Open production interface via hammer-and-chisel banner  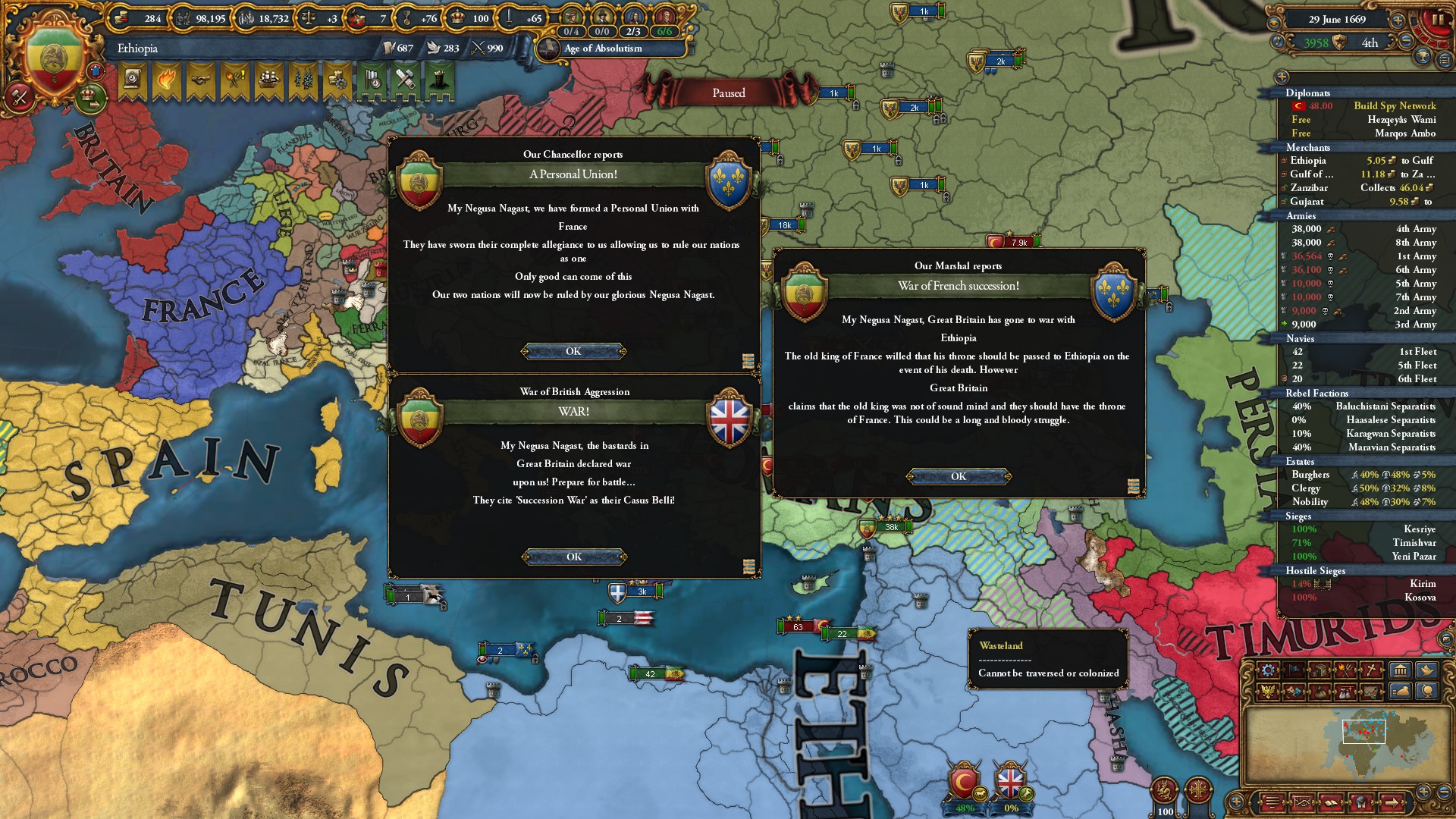point(405,80)
